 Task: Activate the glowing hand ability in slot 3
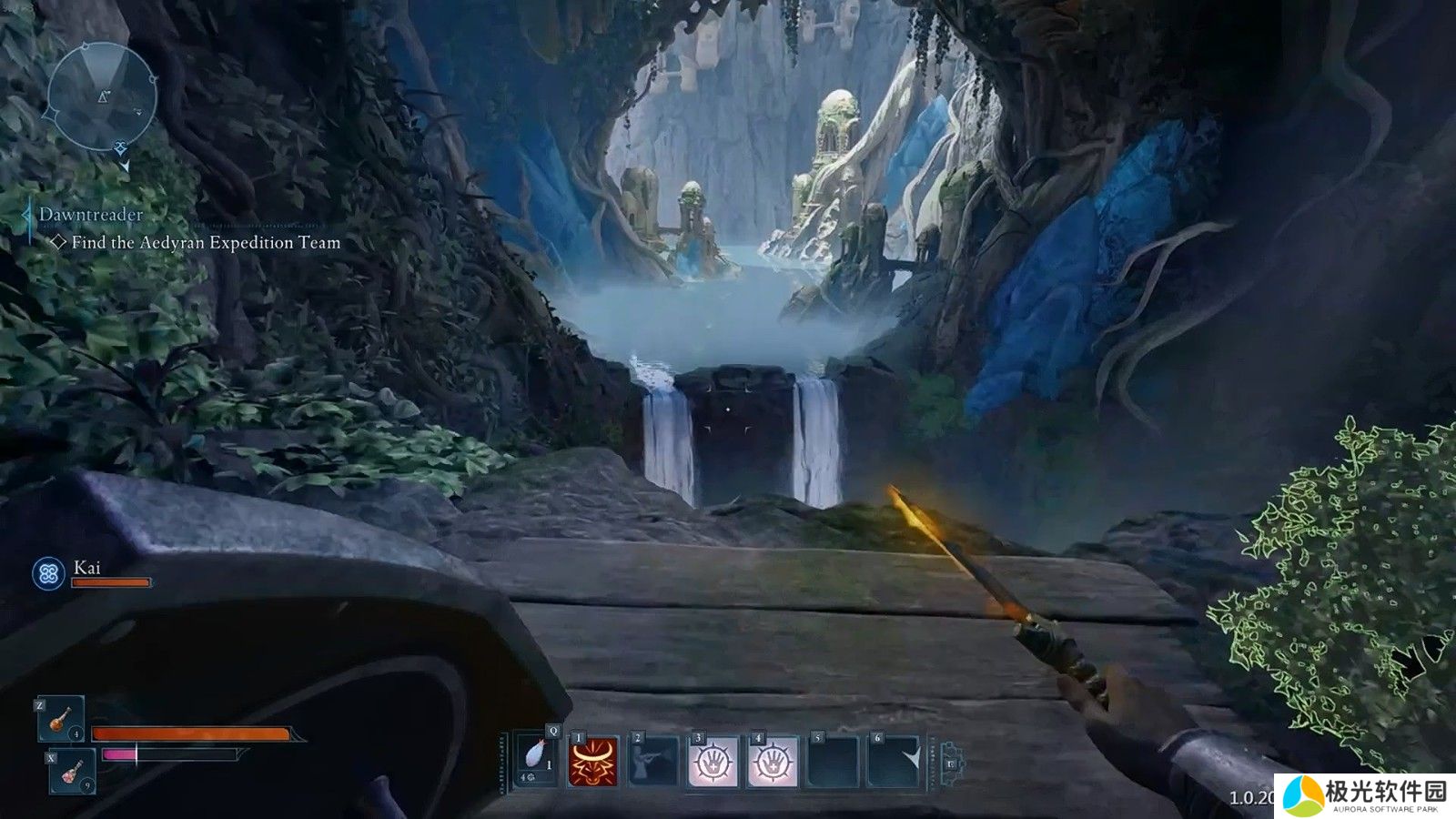click(x=713, y=761)
